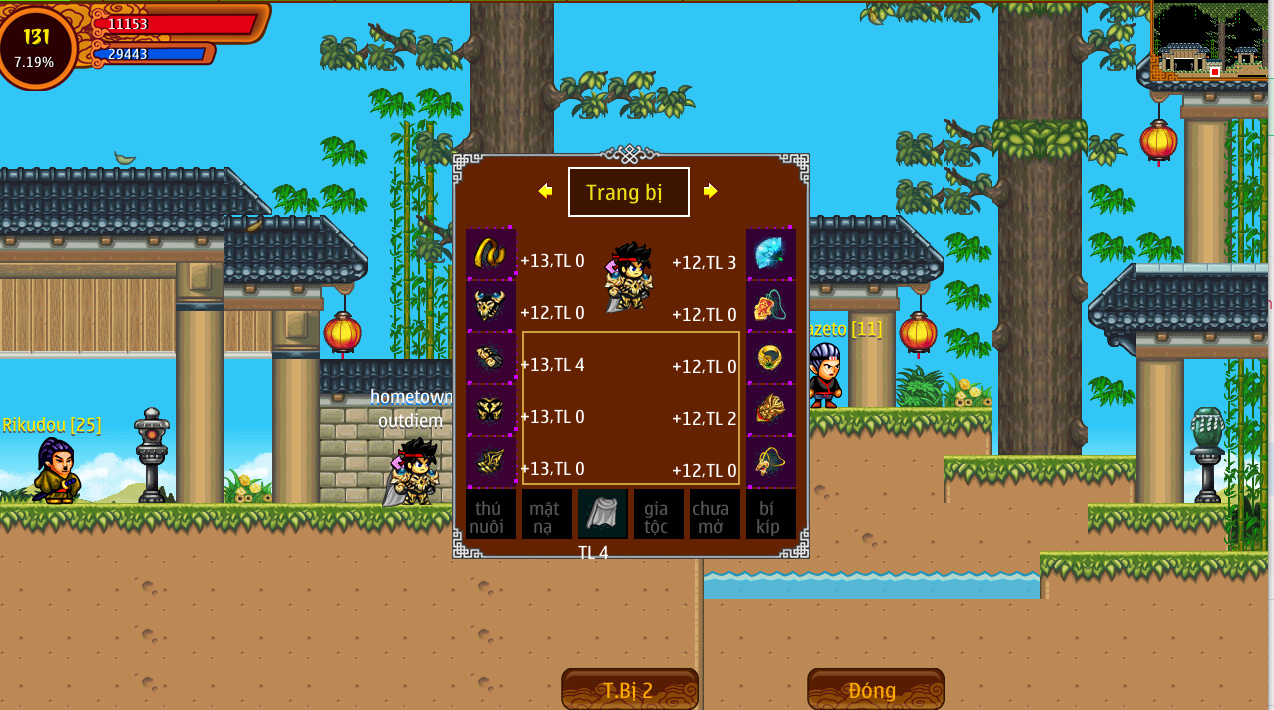Open the bí kíp secret manual slot
Viewport: 1274px width, 710px height.
point(770,514)
